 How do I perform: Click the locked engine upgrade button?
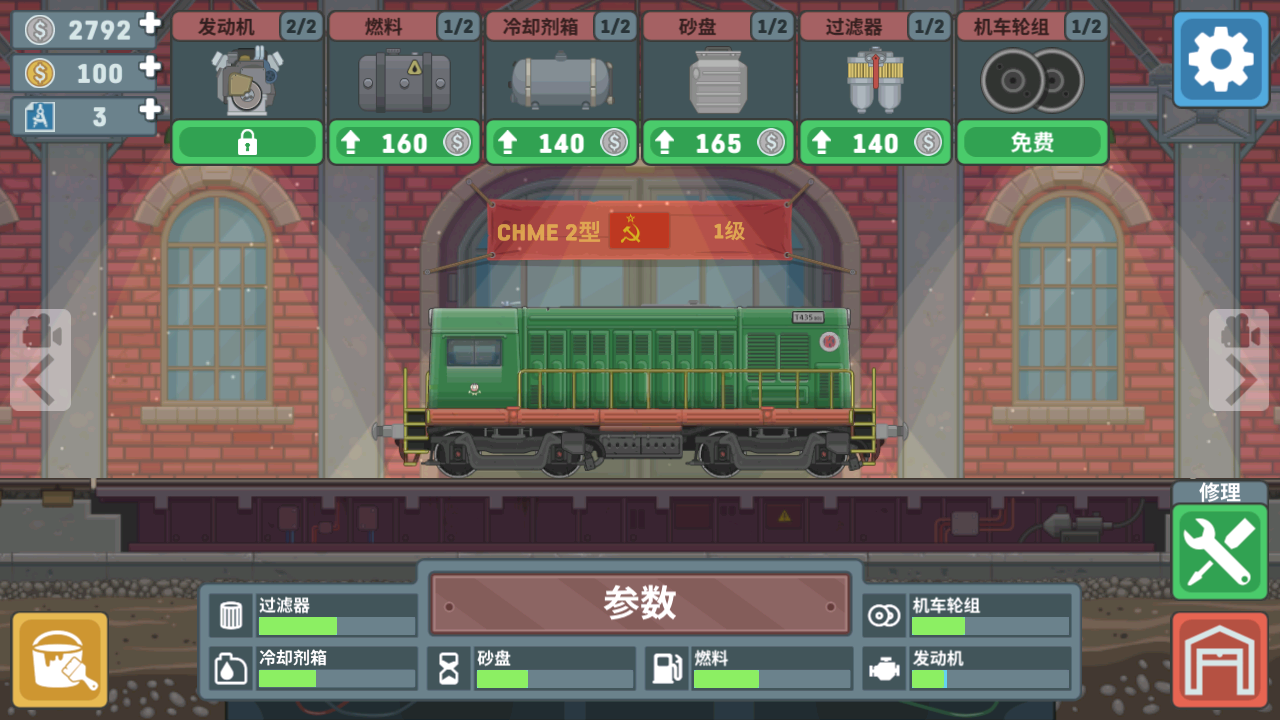click(246, 142)
